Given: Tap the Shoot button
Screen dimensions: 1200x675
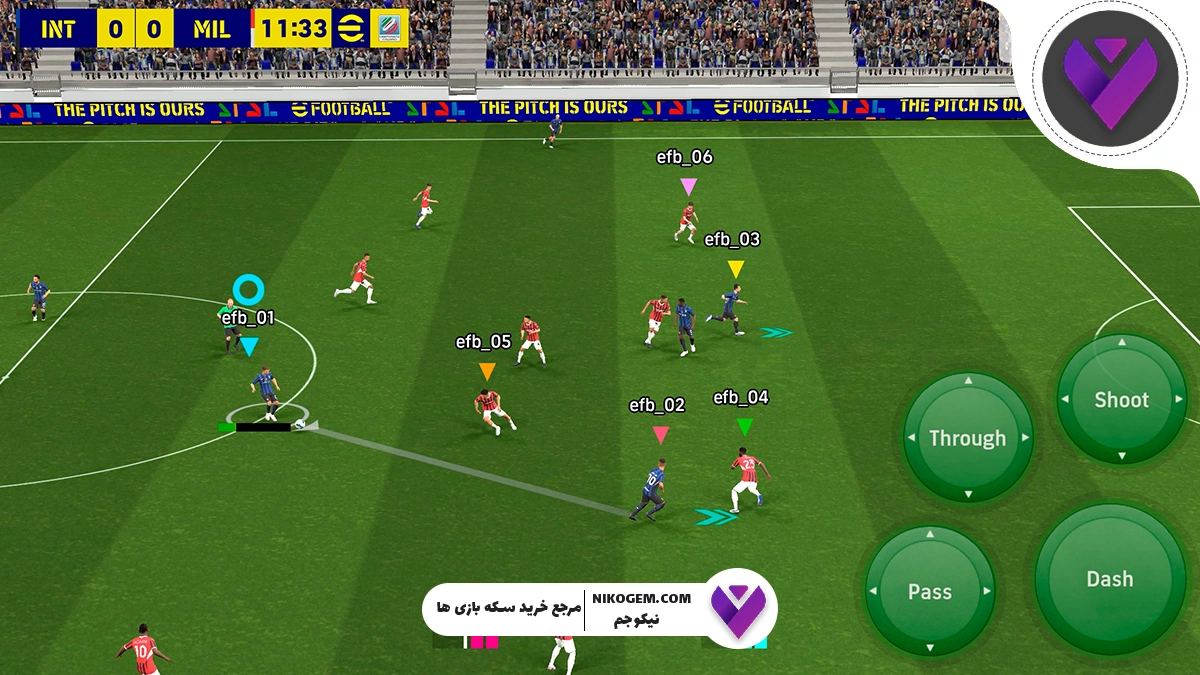Looking at the screenshot, I should click(1121, 400).
